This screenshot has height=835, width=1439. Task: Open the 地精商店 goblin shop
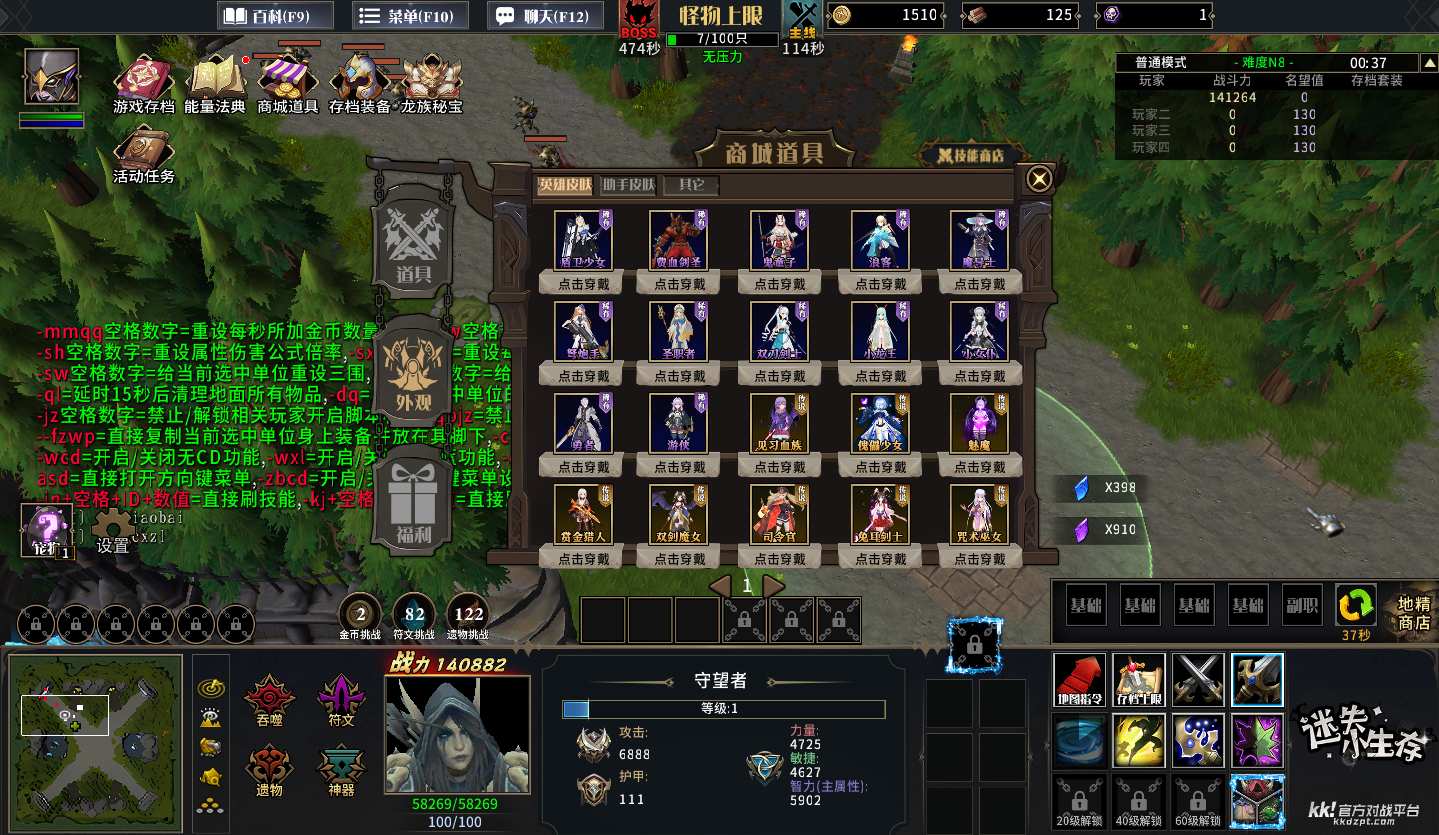pos(1414,613)
